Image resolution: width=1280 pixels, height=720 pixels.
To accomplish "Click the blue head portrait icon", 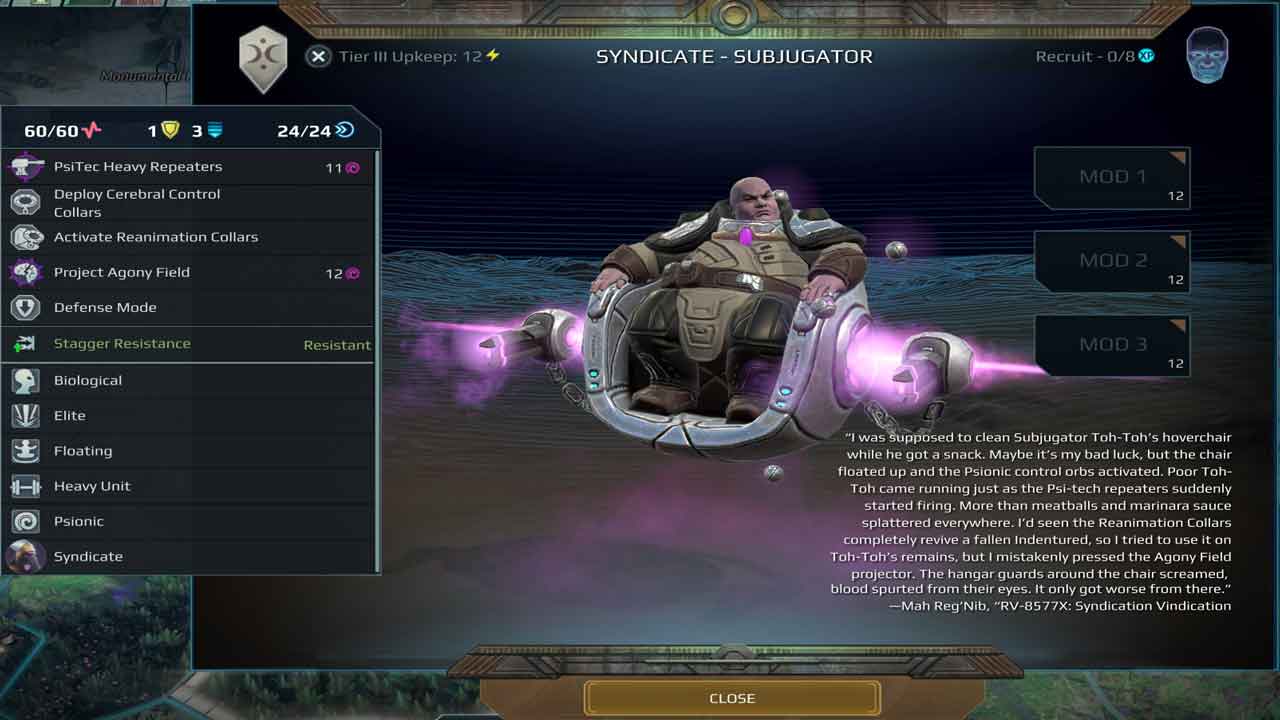I will (x=1207, y=55).
